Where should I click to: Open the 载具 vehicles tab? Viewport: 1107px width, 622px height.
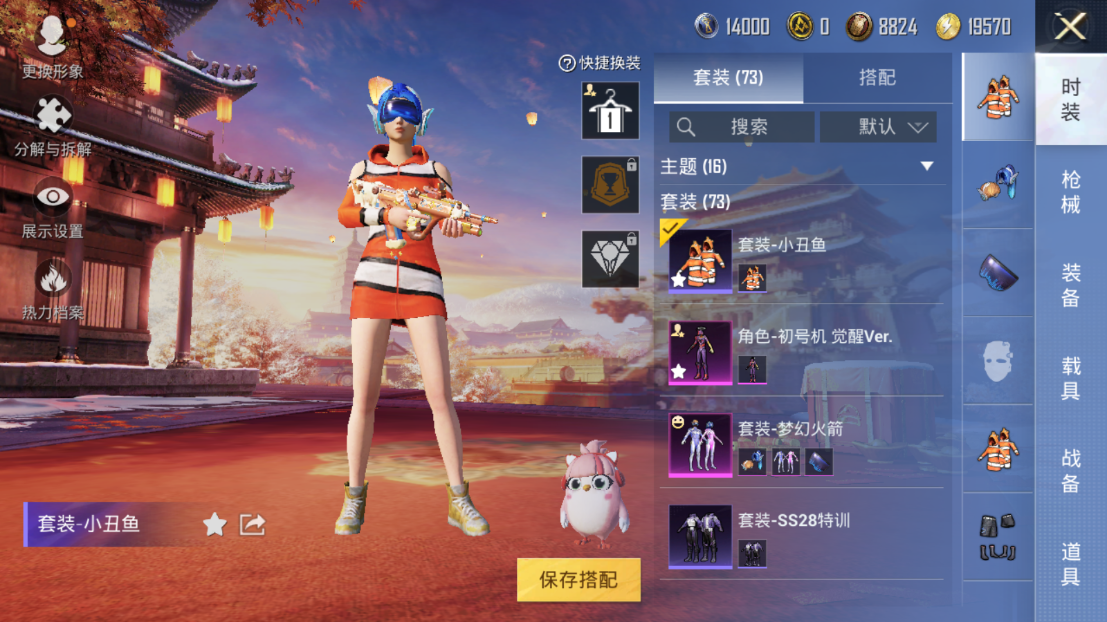click(x=1070, y=378)
